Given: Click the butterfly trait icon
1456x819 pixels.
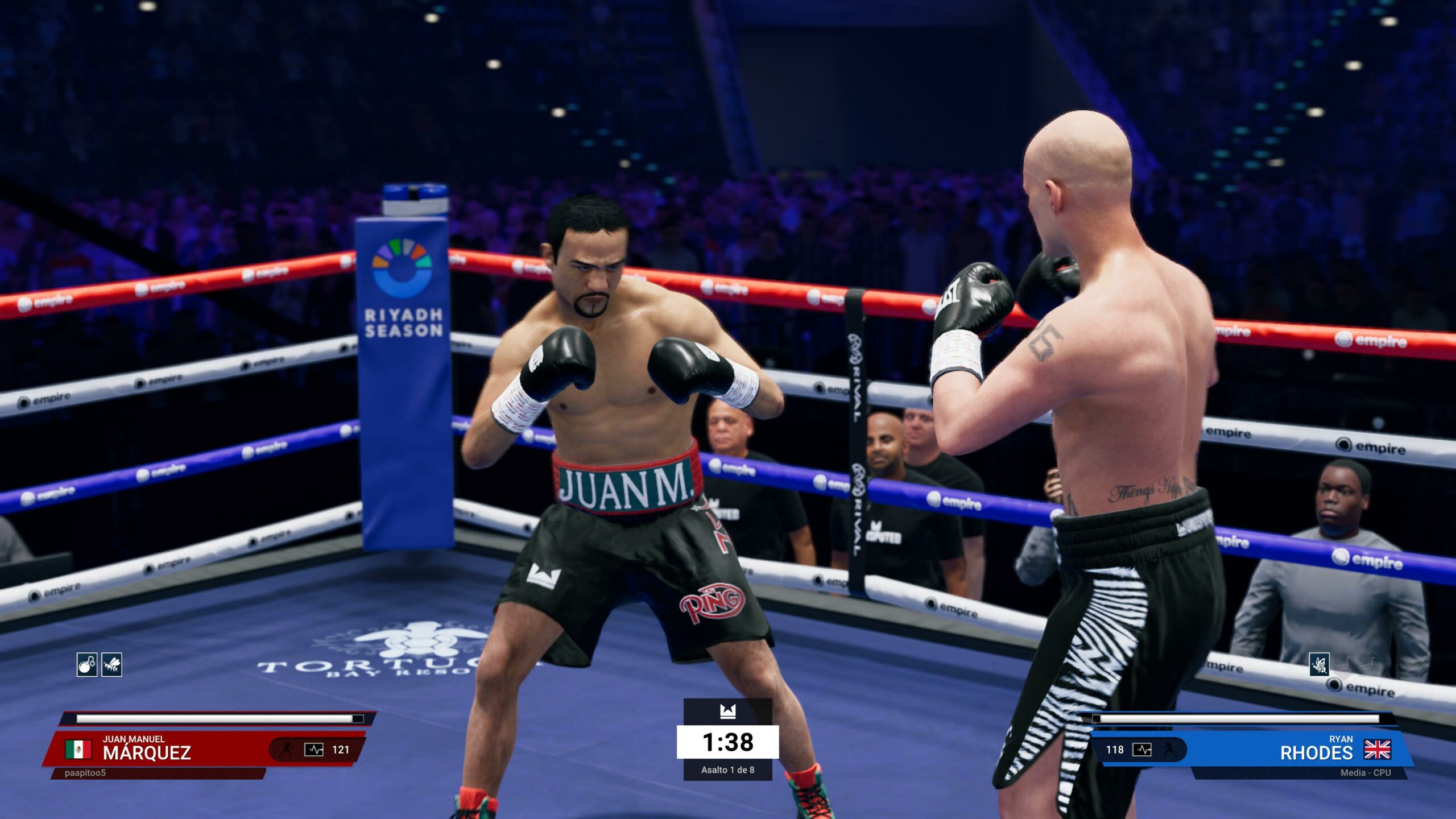Looking at the screenshot, I should tap(1319, 664).
